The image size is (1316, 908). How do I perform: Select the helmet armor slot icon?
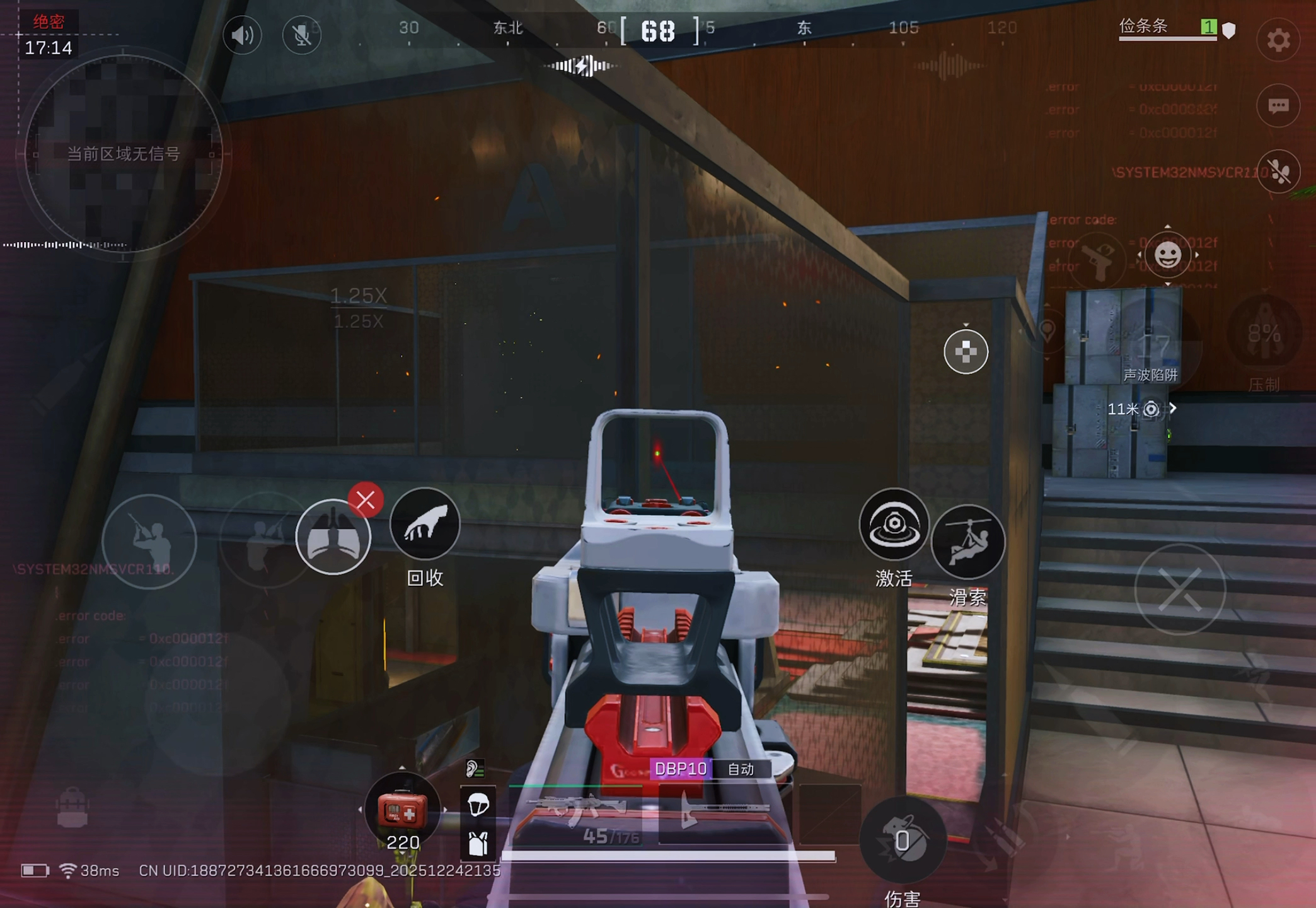(x=478, y=805)
